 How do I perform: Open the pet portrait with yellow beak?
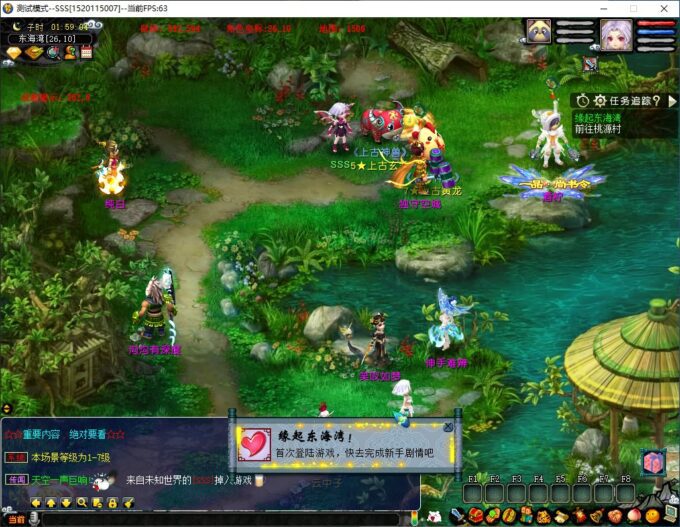tap(539, 33)
